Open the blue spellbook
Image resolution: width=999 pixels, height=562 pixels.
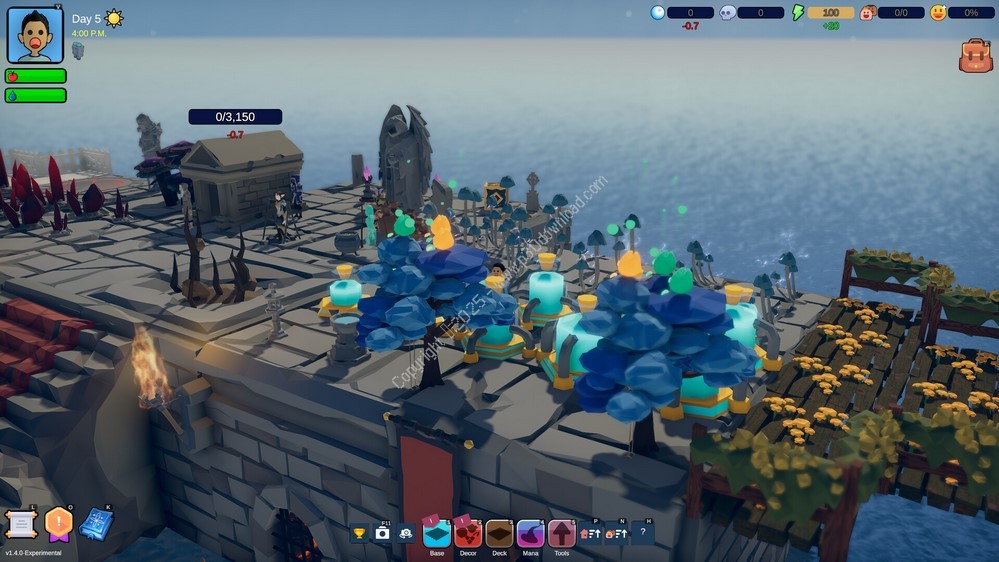click(x=97, y=523)
